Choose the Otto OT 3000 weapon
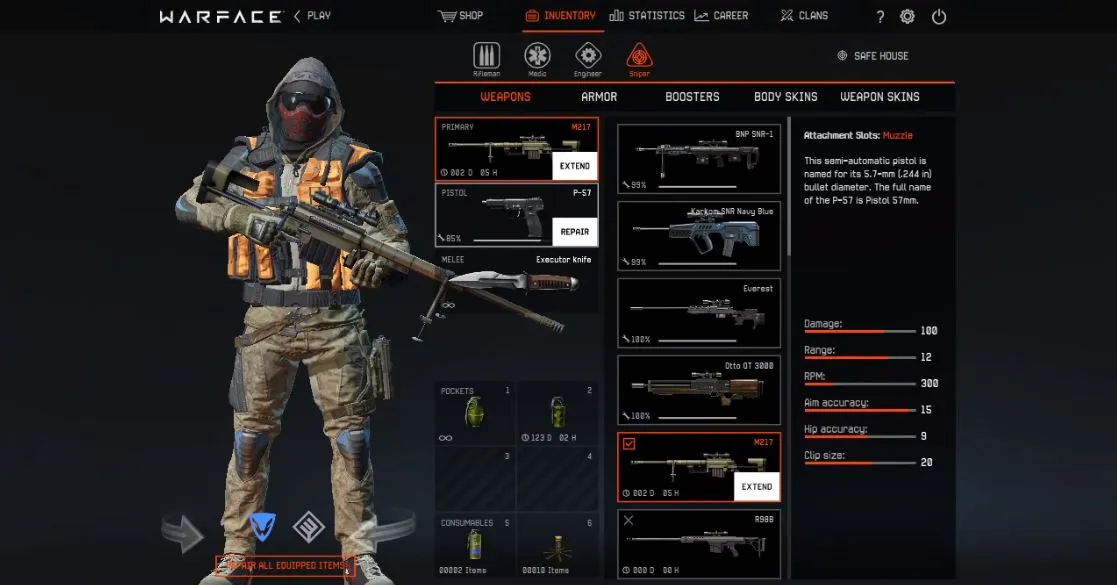Screen dimensions: 1117x585 [x=698, y=390]
